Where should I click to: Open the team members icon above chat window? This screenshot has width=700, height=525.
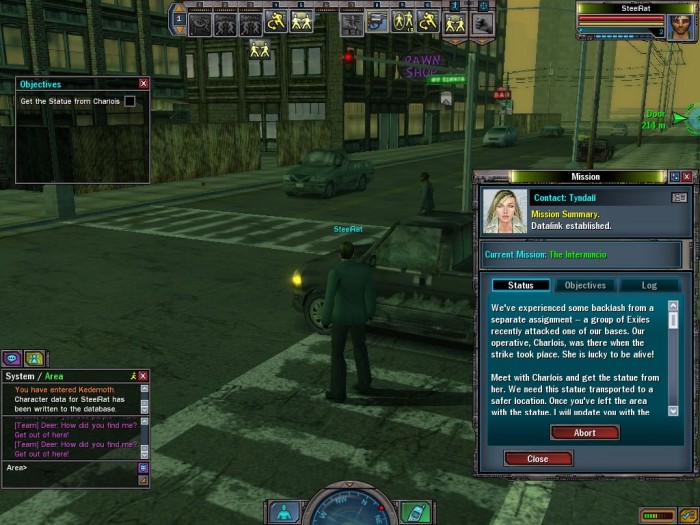coord(34,358)
